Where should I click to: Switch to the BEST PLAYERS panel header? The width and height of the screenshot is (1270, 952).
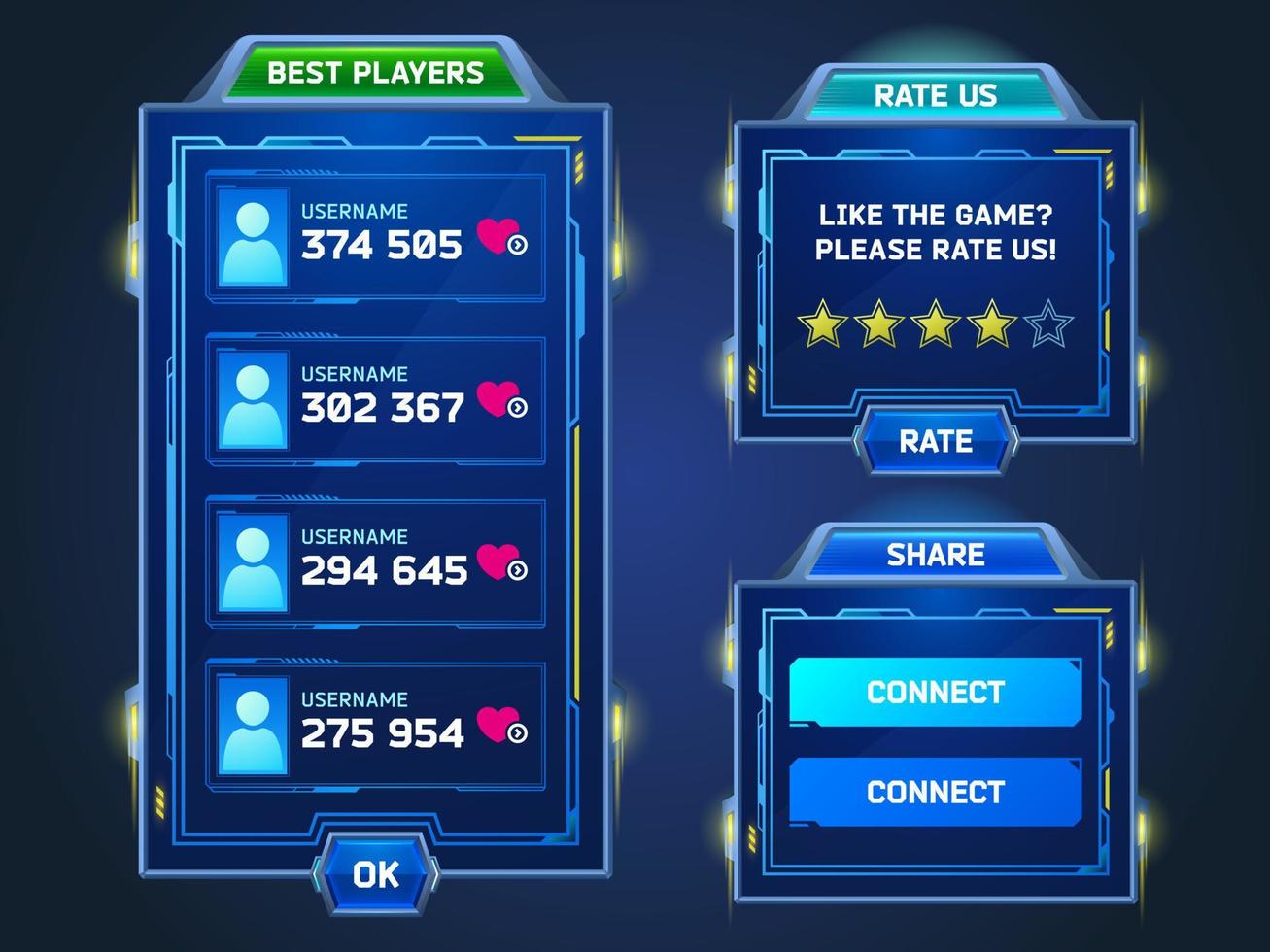(x=375, y=72)
